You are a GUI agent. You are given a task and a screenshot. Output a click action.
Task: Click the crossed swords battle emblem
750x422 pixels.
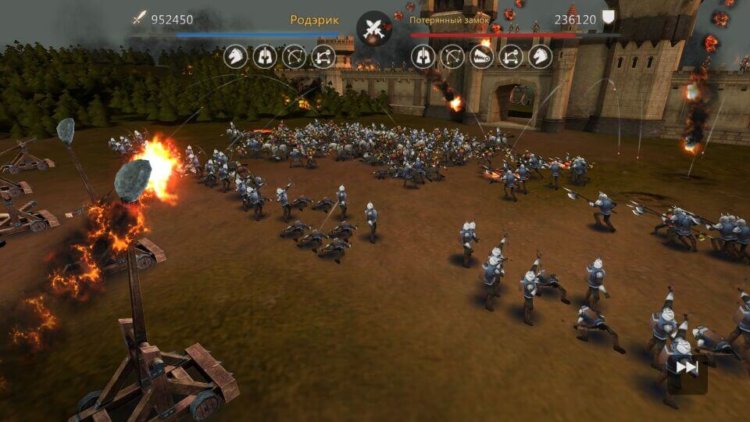[x=375, y=27]
